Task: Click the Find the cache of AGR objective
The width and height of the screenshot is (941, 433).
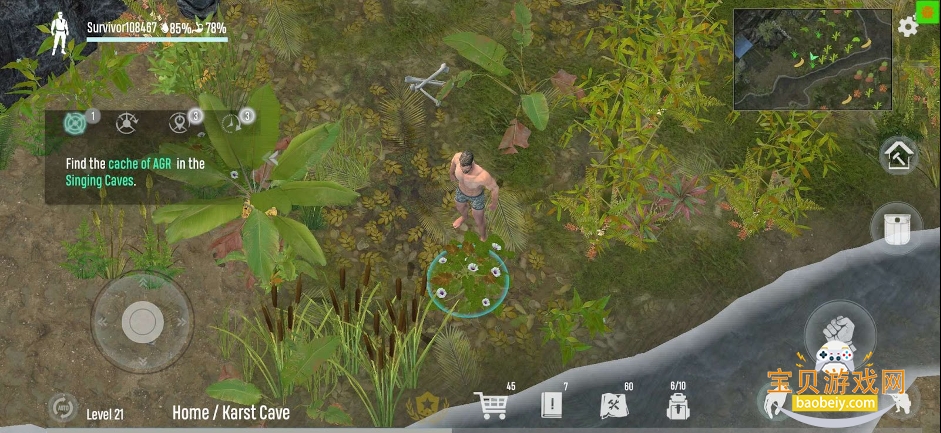Action: coord(135,172)
